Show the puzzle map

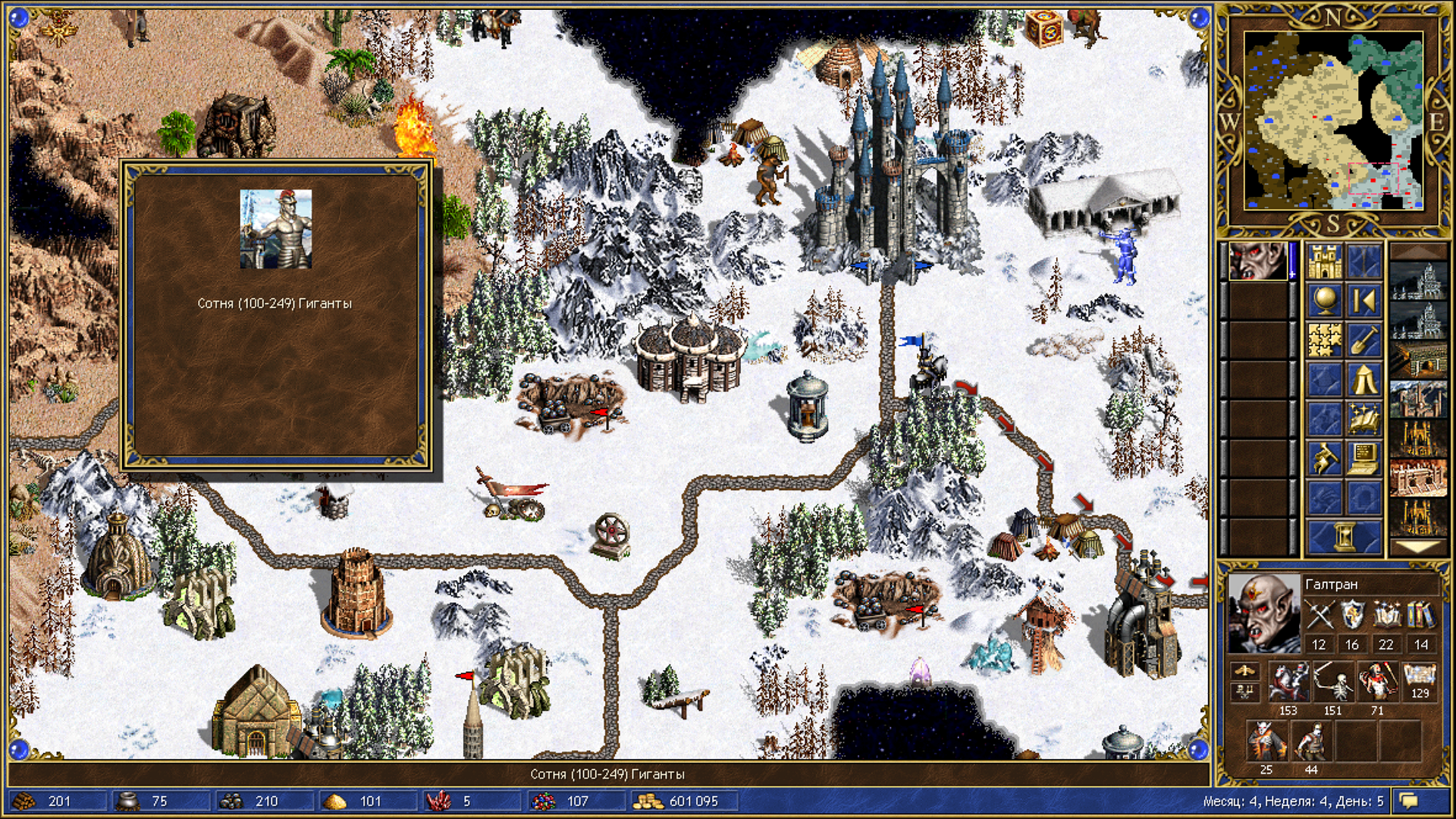tap(1324, 340)
